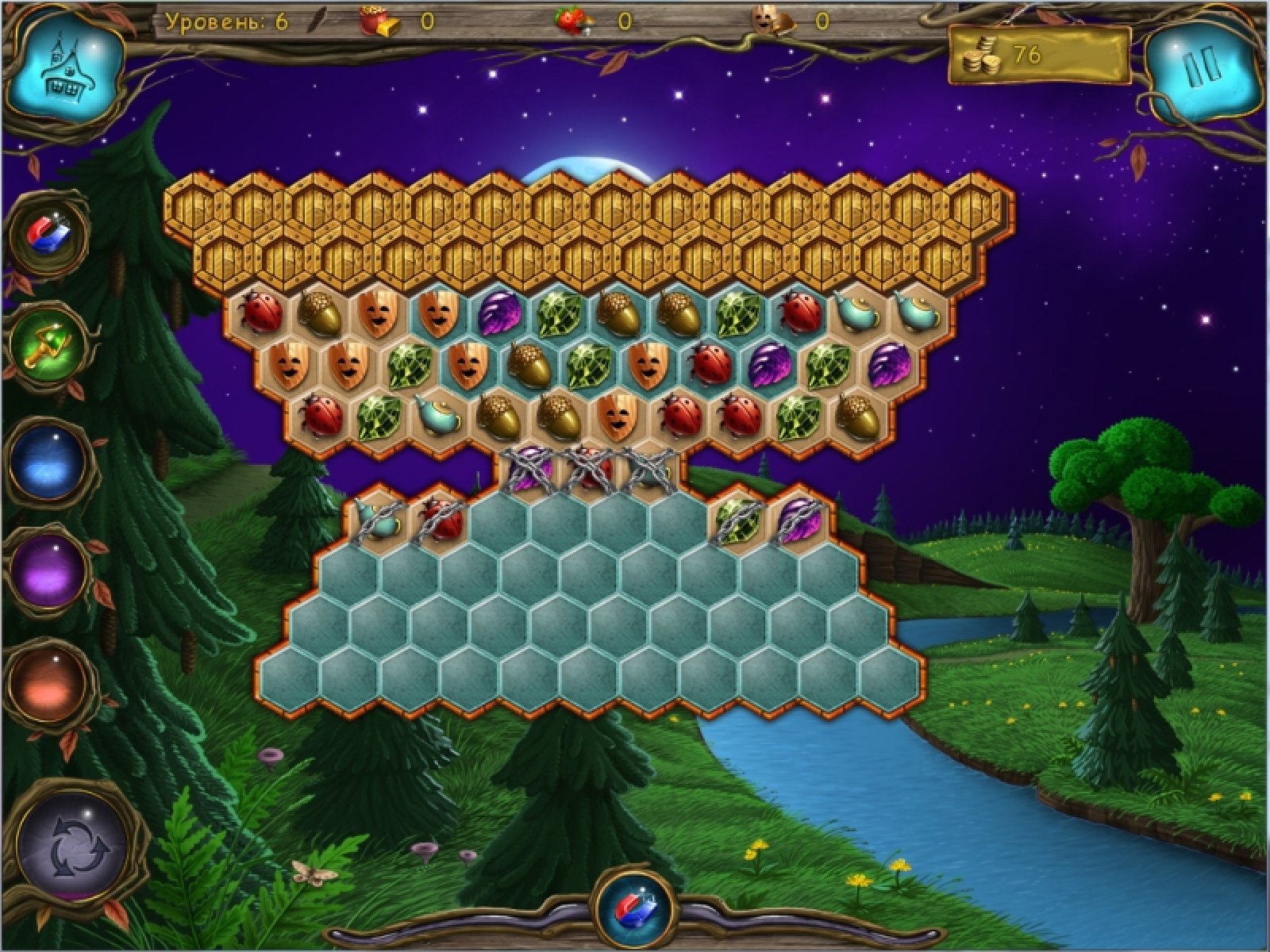Activate the magnet power-up on the left
The width and height of the screenshot is (1270, 952).
coord(50,233)
